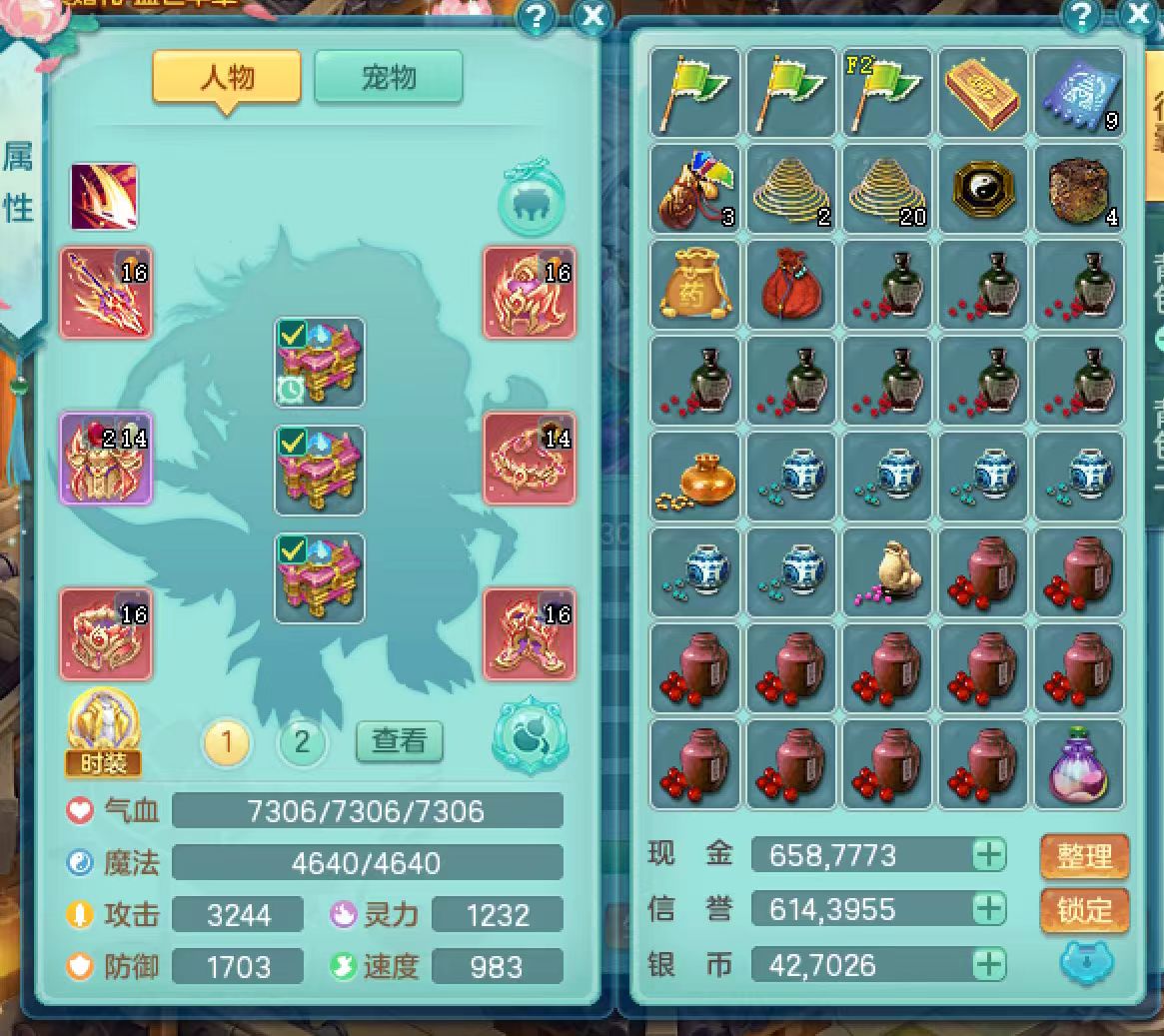
Task: Select equipment set 1
Action: [x=227, y=742]
